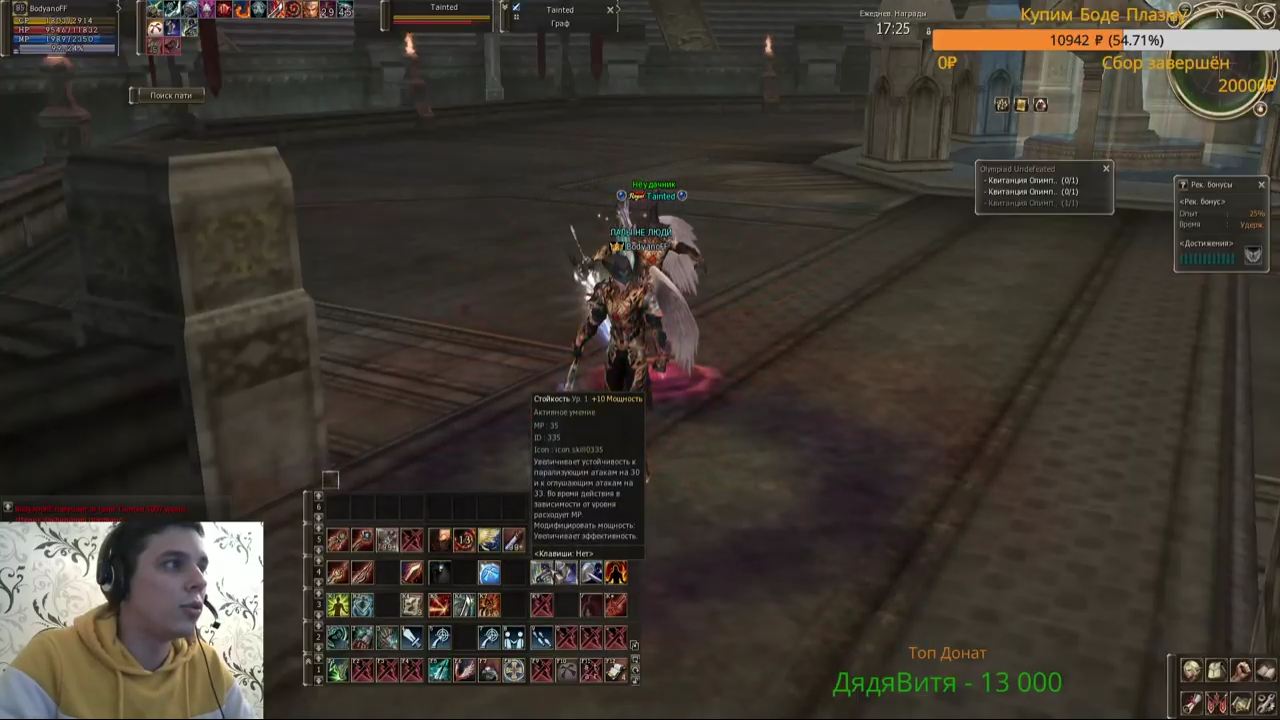Image resolution: width=1280 pixels, height=720 pixels.
Task: Click the winged angel skill in shortcut row 5
Action: [488, 538]
